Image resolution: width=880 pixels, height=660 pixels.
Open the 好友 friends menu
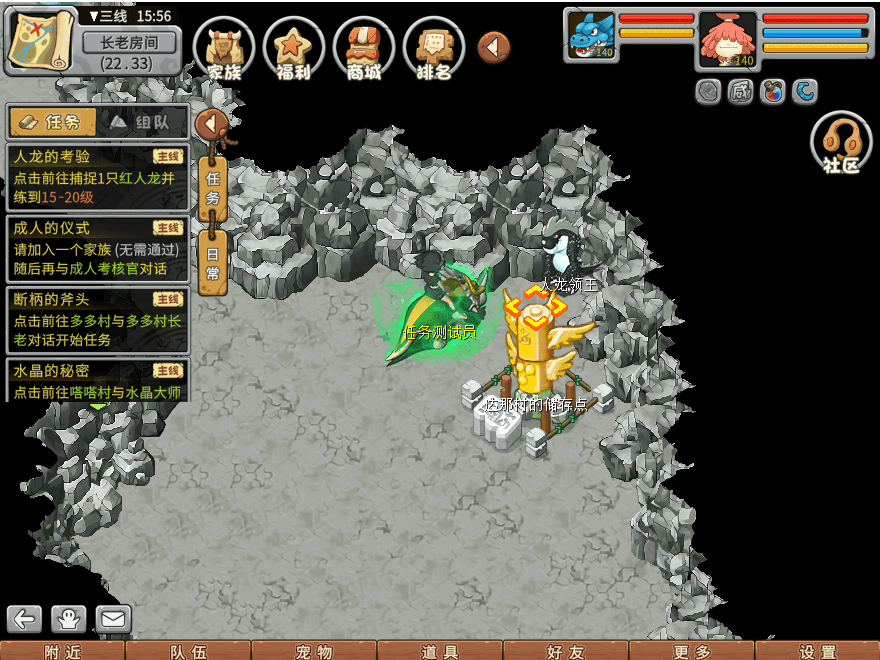[x=566, y=651]
